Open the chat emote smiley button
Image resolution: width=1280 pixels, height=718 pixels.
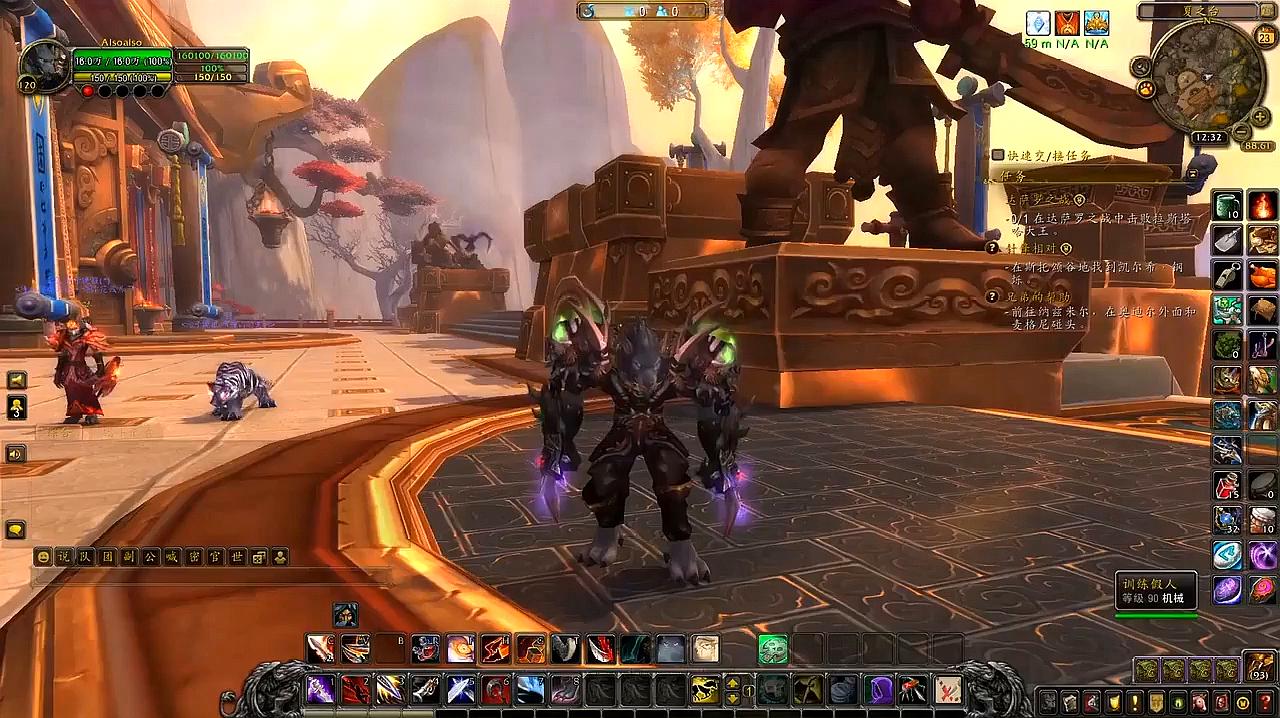[x=43, y=557]
